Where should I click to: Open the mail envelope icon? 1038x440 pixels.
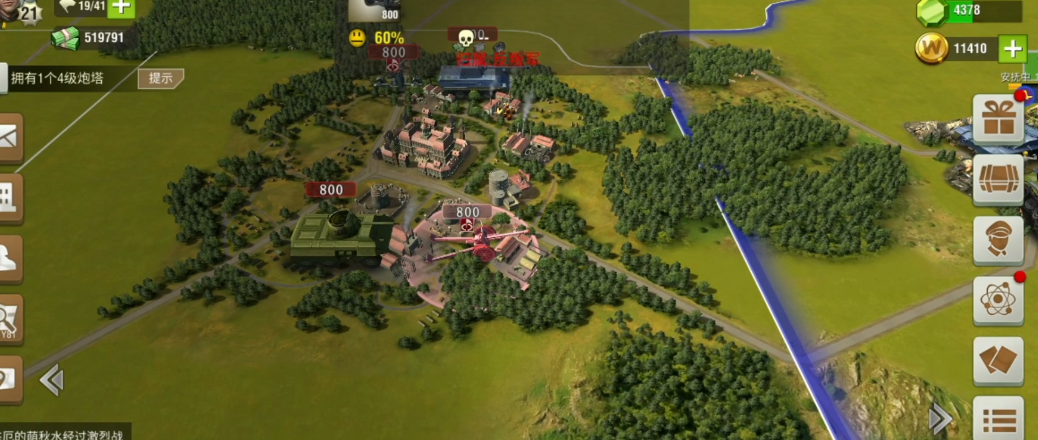(9, 139)
